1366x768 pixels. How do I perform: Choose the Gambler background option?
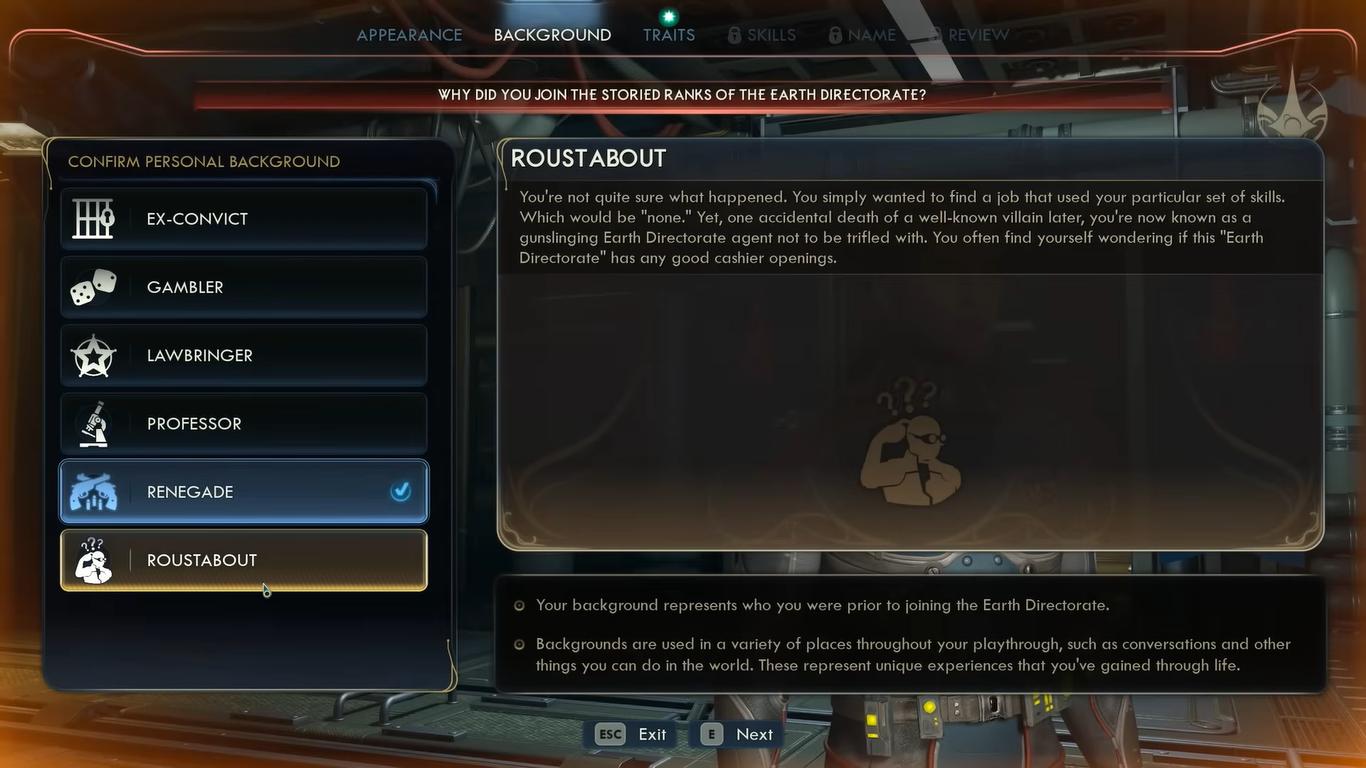(x=243, y=287)
